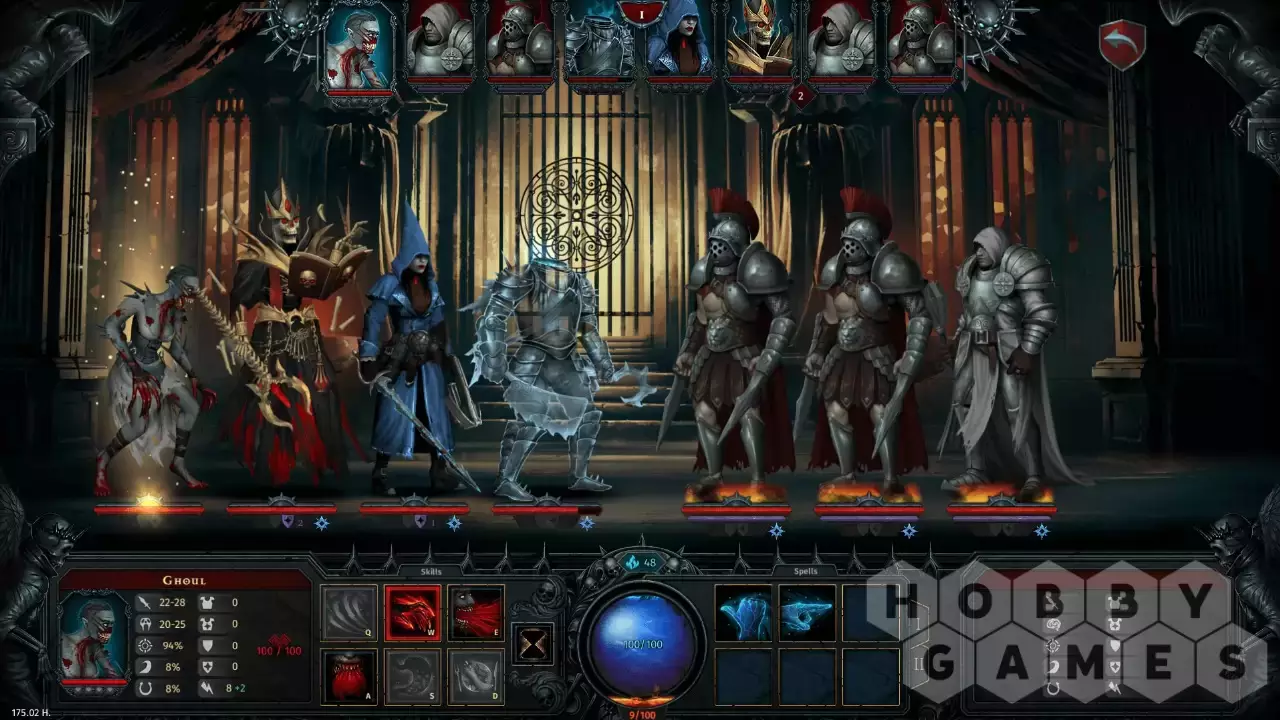Cast the blue open hand spell
Screen dimensions: 1280x720
click(x=743, y=612)
